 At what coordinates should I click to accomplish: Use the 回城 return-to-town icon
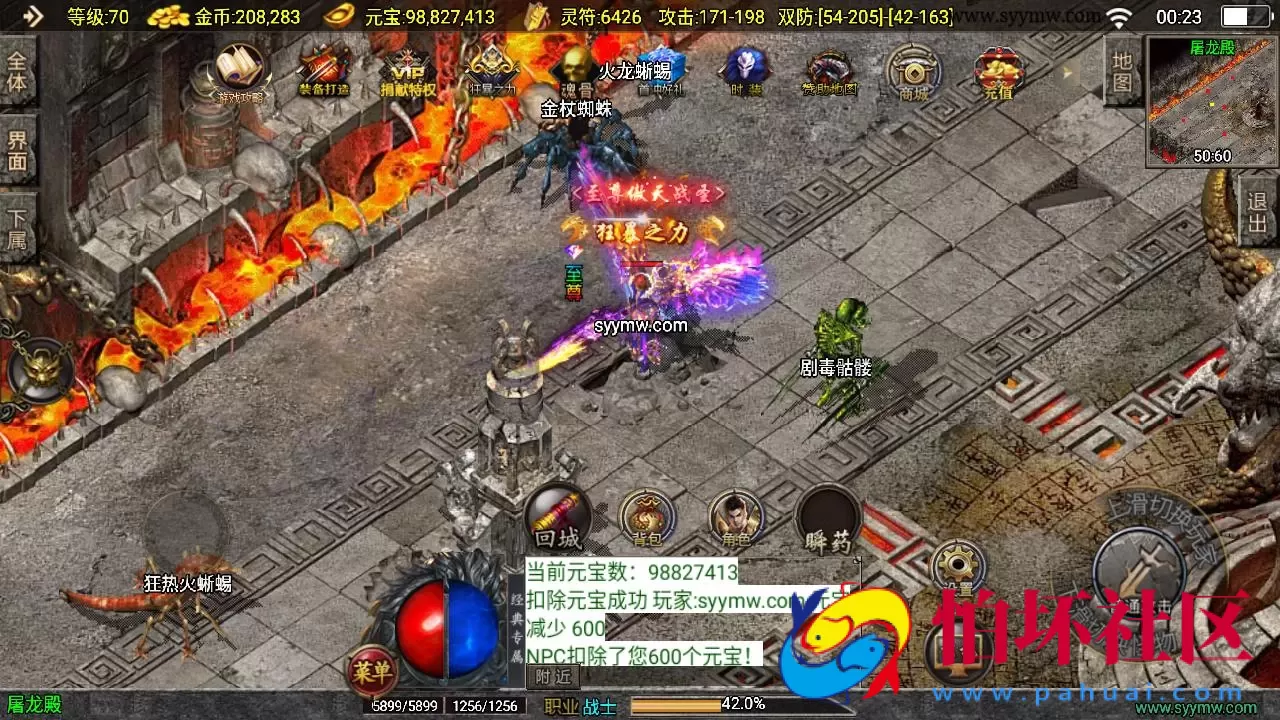556,517
